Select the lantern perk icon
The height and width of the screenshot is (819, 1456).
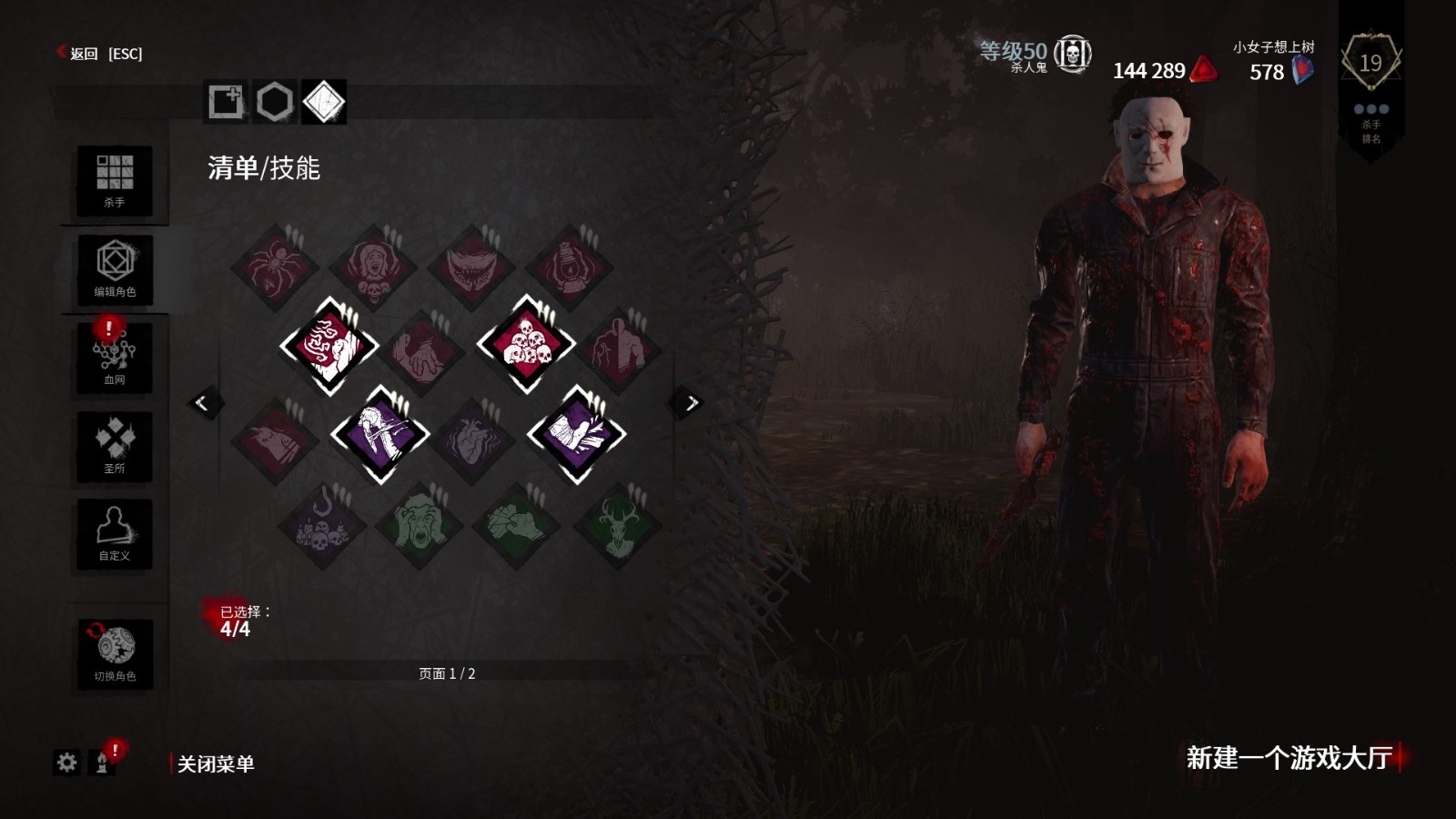coord(570,268)
